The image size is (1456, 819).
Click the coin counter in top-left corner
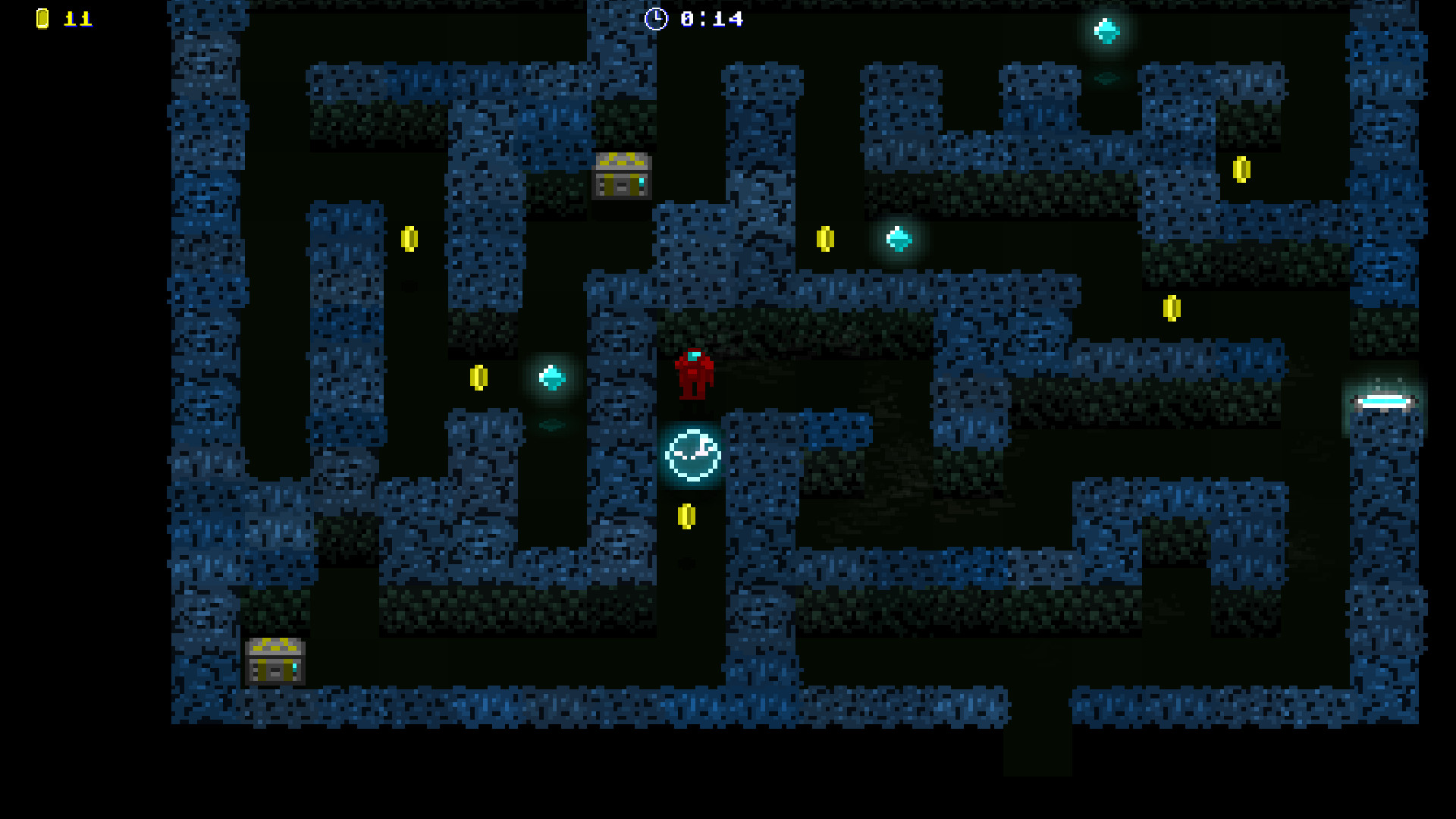42,19
